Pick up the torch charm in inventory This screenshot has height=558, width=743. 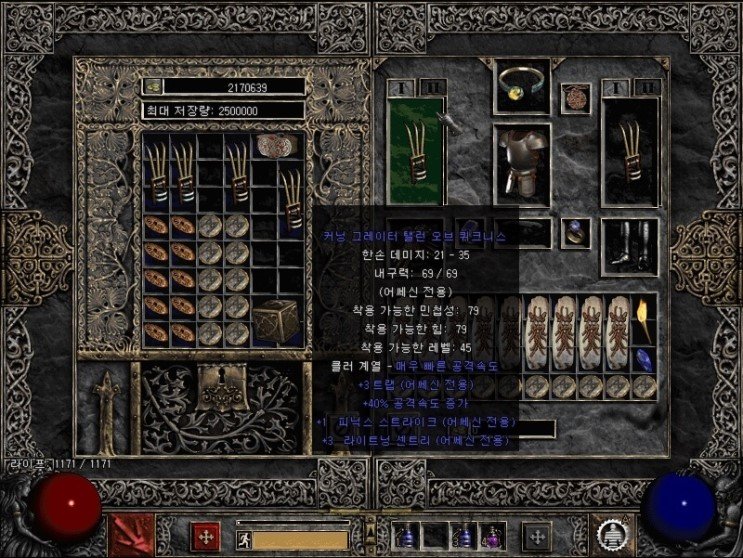(644, 318)
